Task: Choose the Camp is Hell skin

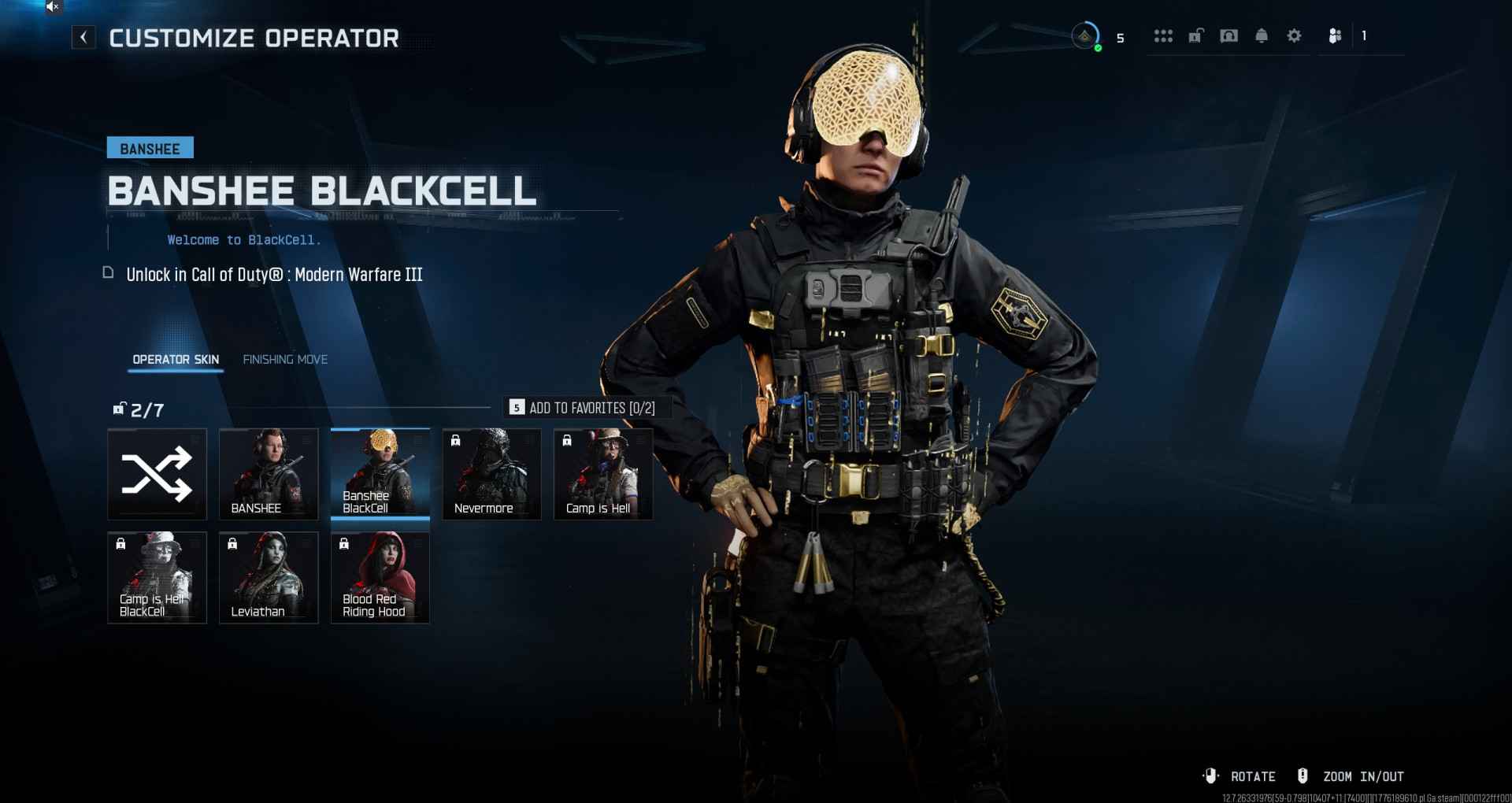Action: click(603, 474)
